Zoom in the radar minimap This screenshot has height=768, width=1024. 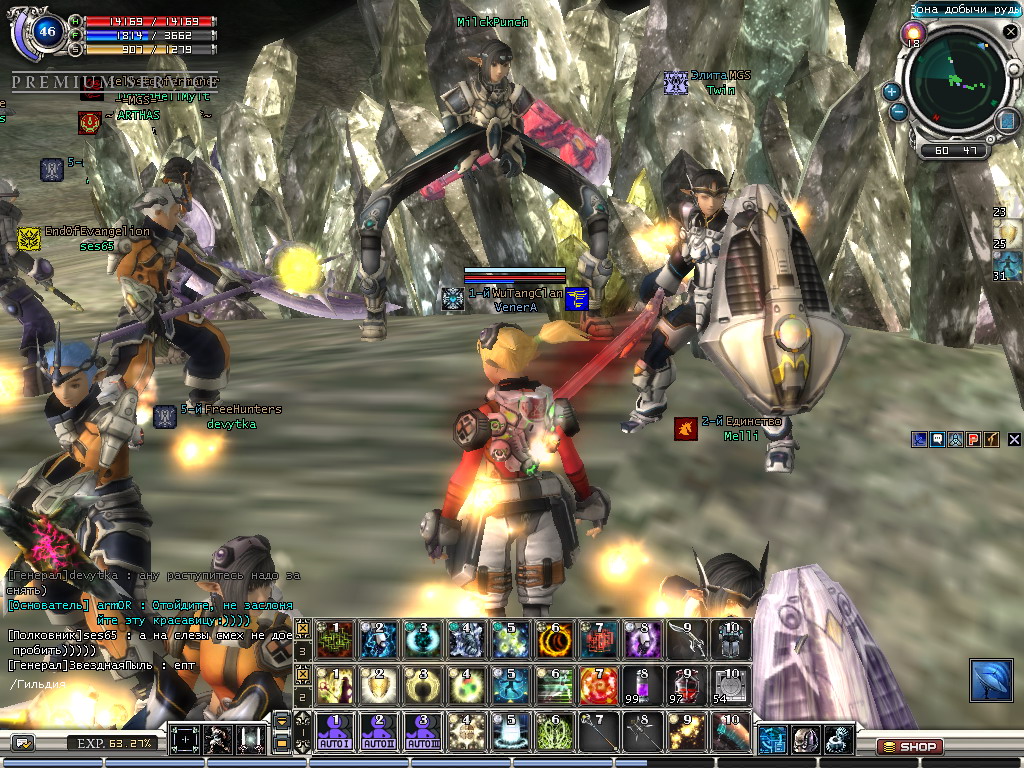[891, 92]
